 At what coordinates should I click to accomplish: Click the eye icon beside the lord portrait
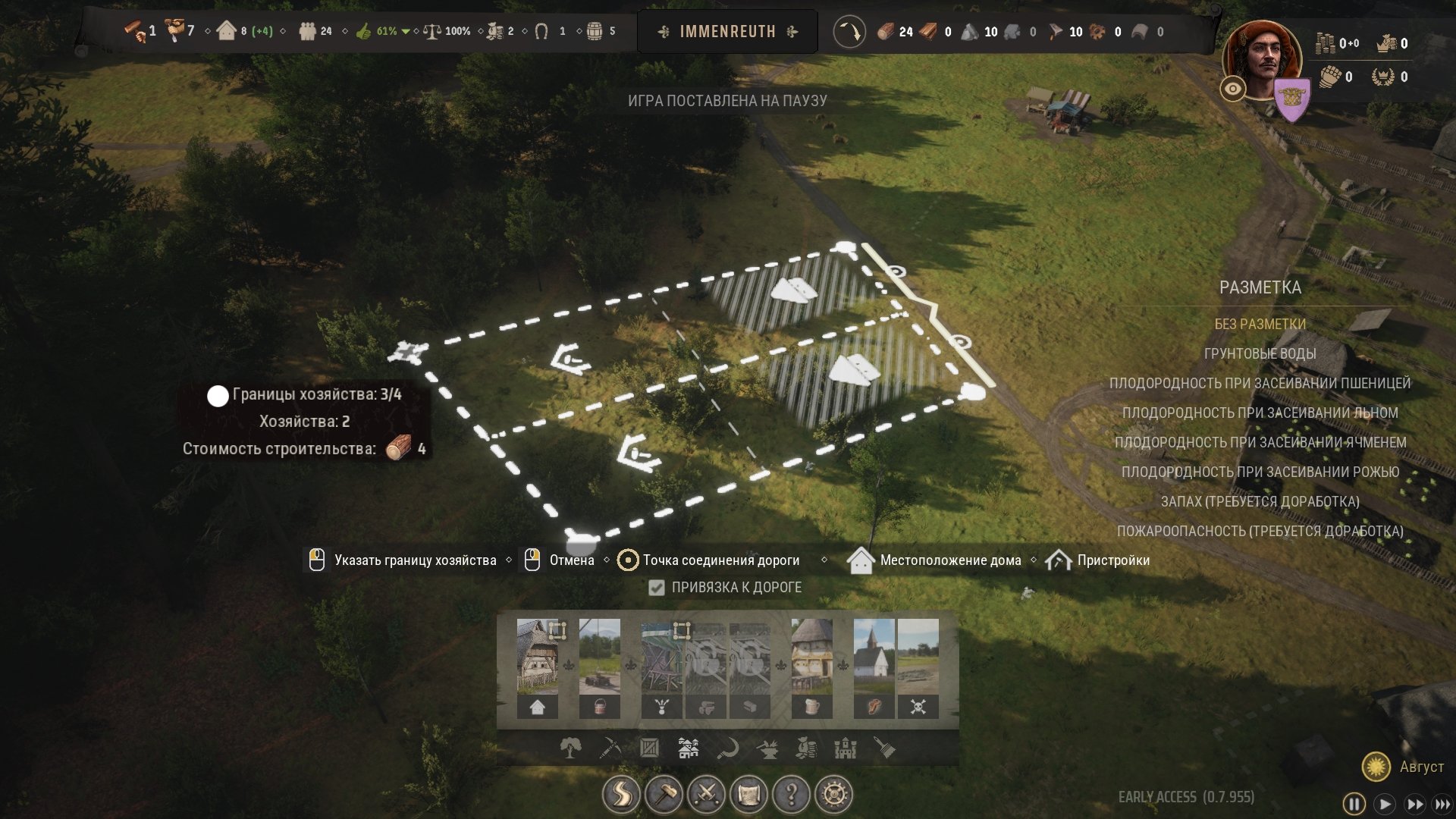1233,89
